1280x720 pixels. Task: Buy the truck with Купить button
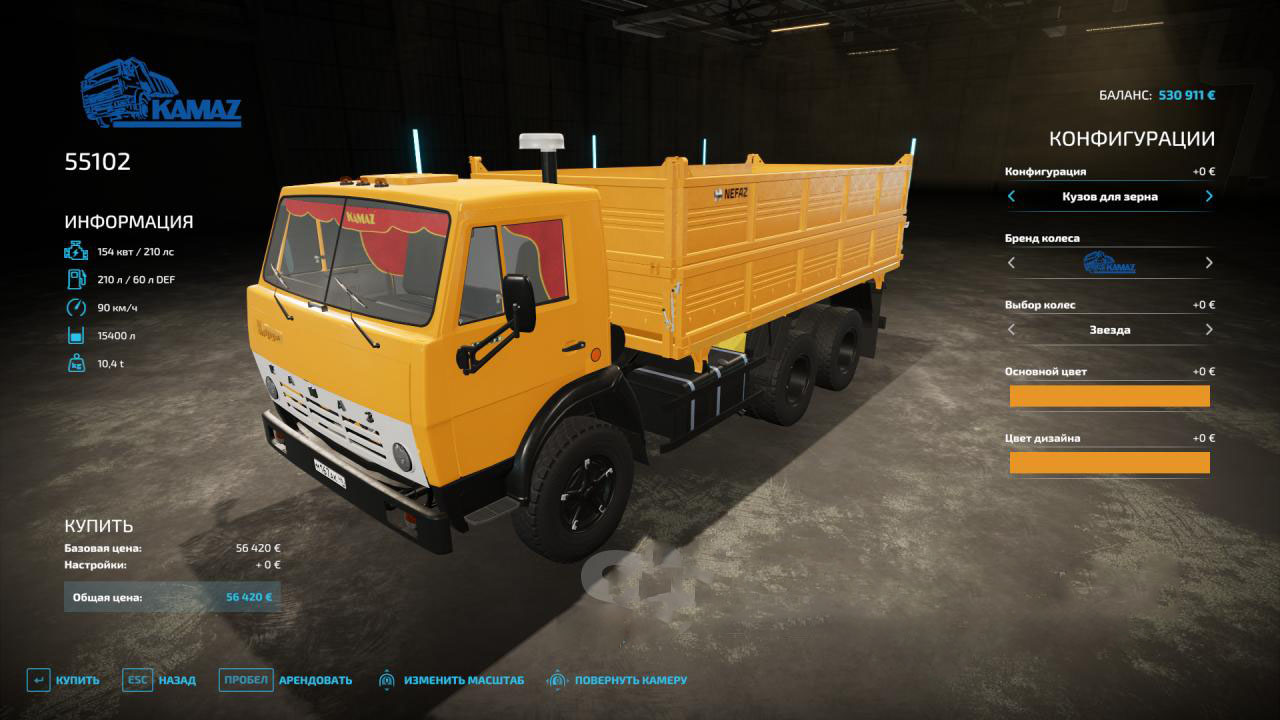pos(64,680)
